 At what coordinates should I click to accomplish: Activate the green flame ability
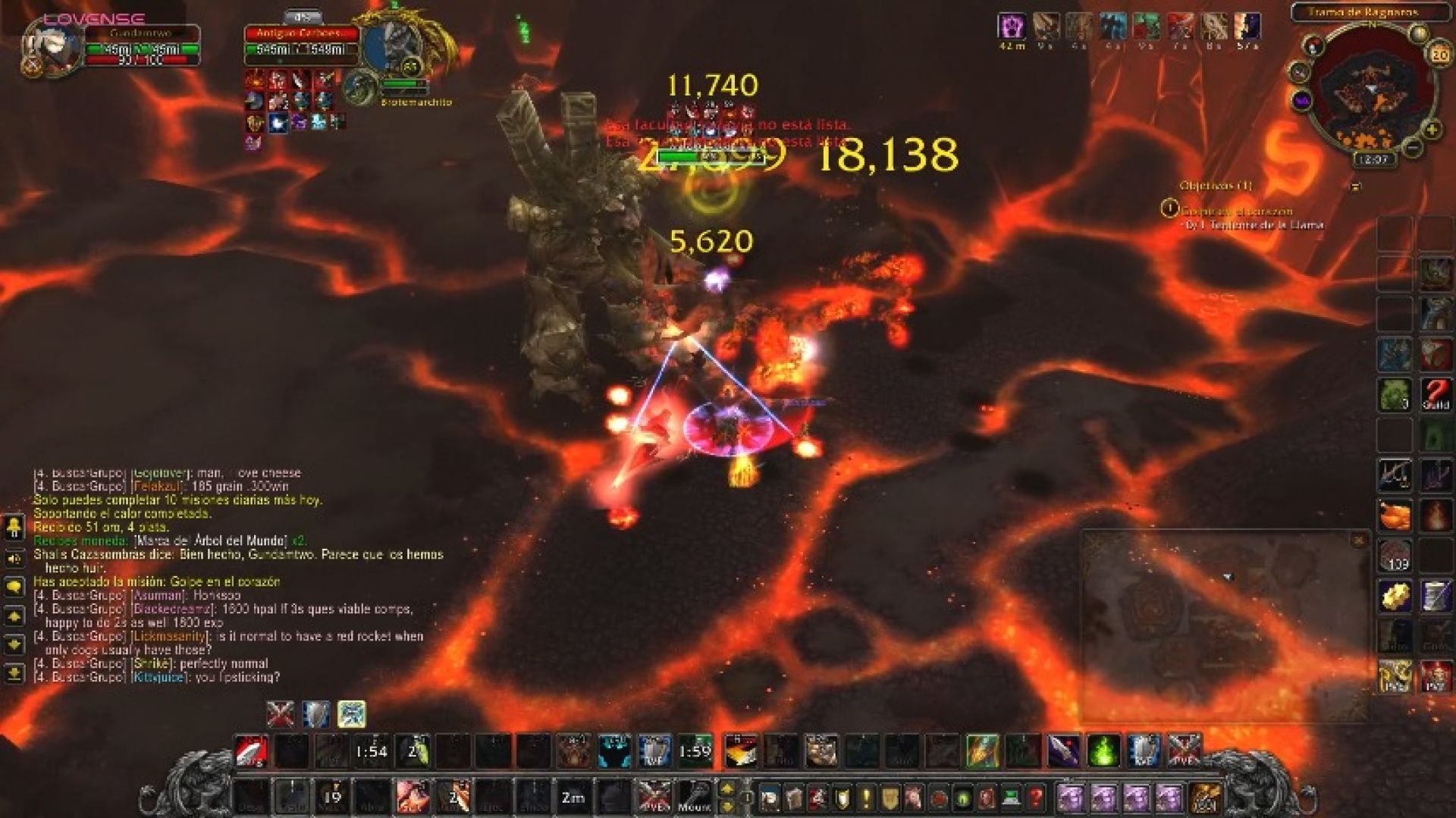[1103, 751]
